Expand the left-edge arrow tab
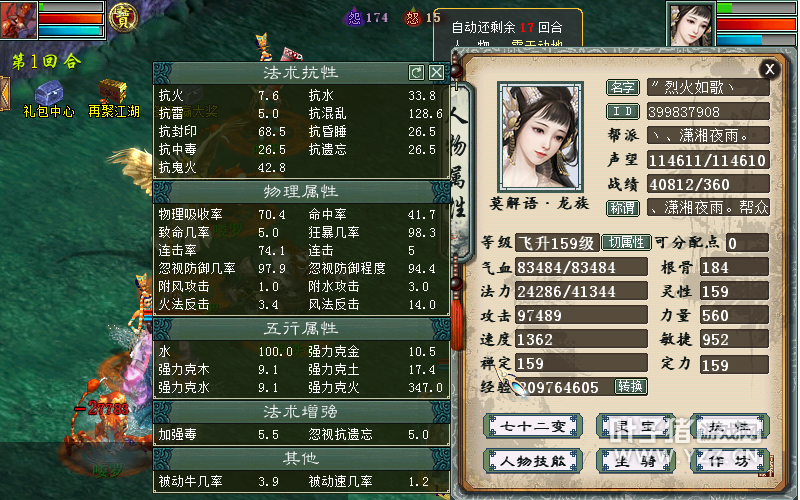Viewport: 800px width, 500px height. click(x=5, y=92)
